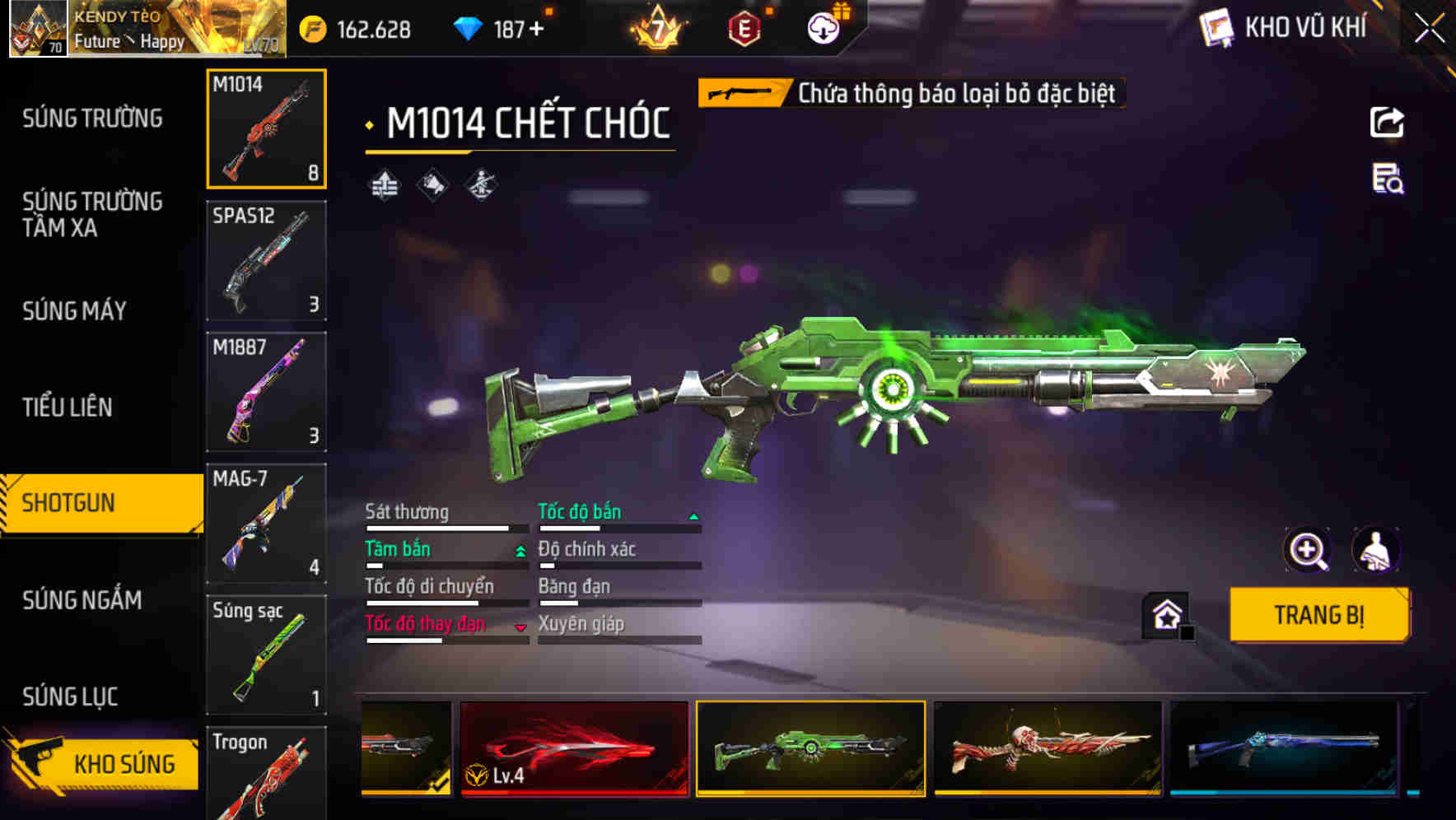Switch to SÚNG TRƯỜNG category
This screenshot has width=1456, height=820.
tap(92, 119)
